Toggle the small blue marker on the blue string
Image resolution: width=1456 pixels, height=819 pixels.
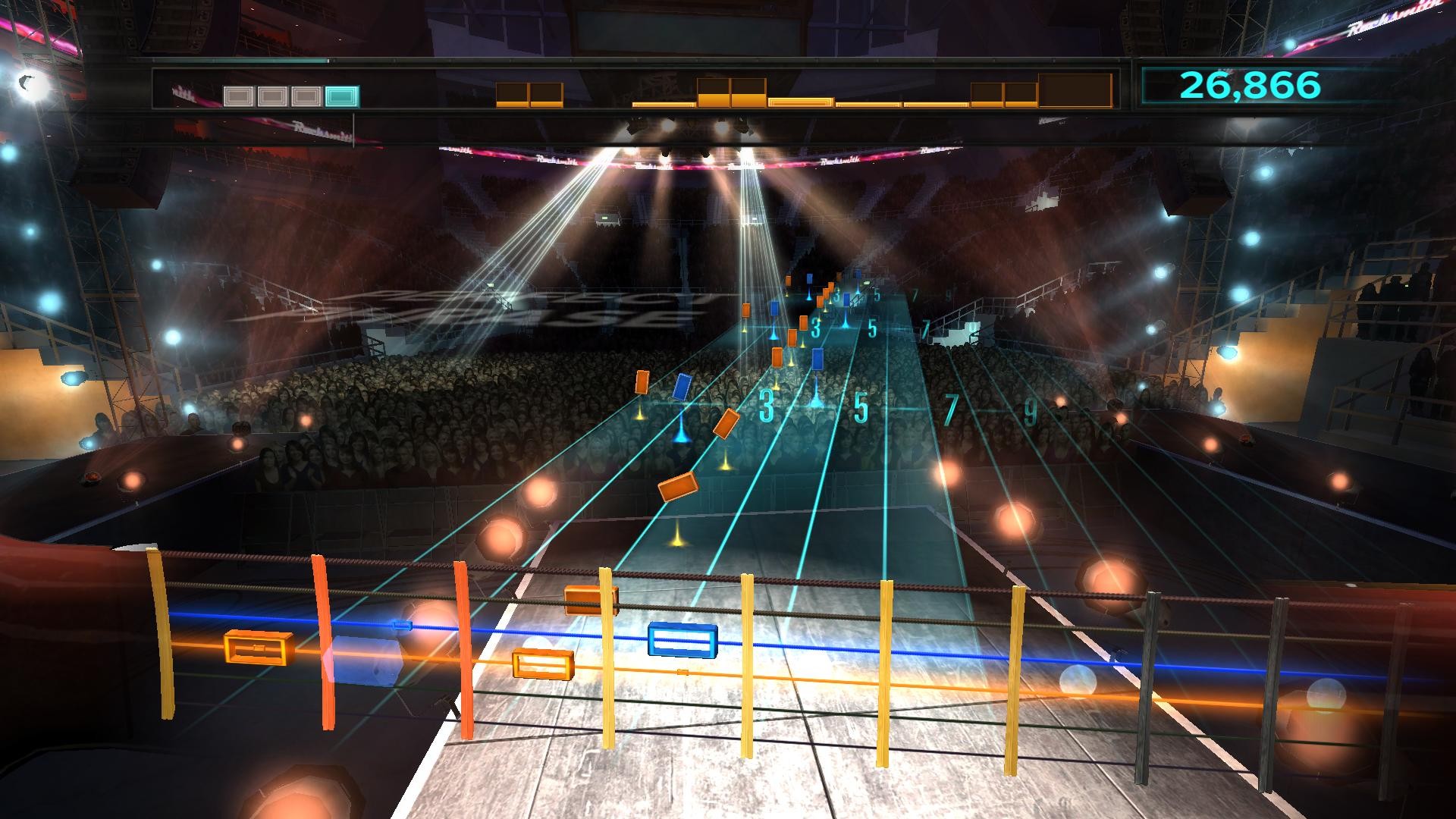point(403,624)
